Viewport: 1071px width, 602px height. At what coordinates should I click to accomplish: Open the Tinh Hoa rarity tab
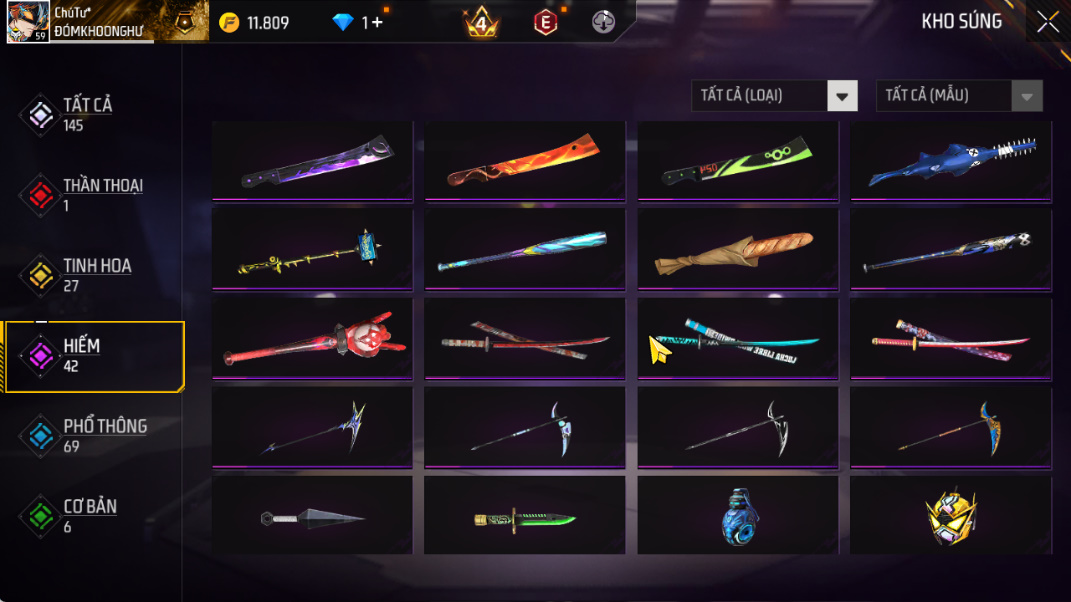click(x=95, y=275)
